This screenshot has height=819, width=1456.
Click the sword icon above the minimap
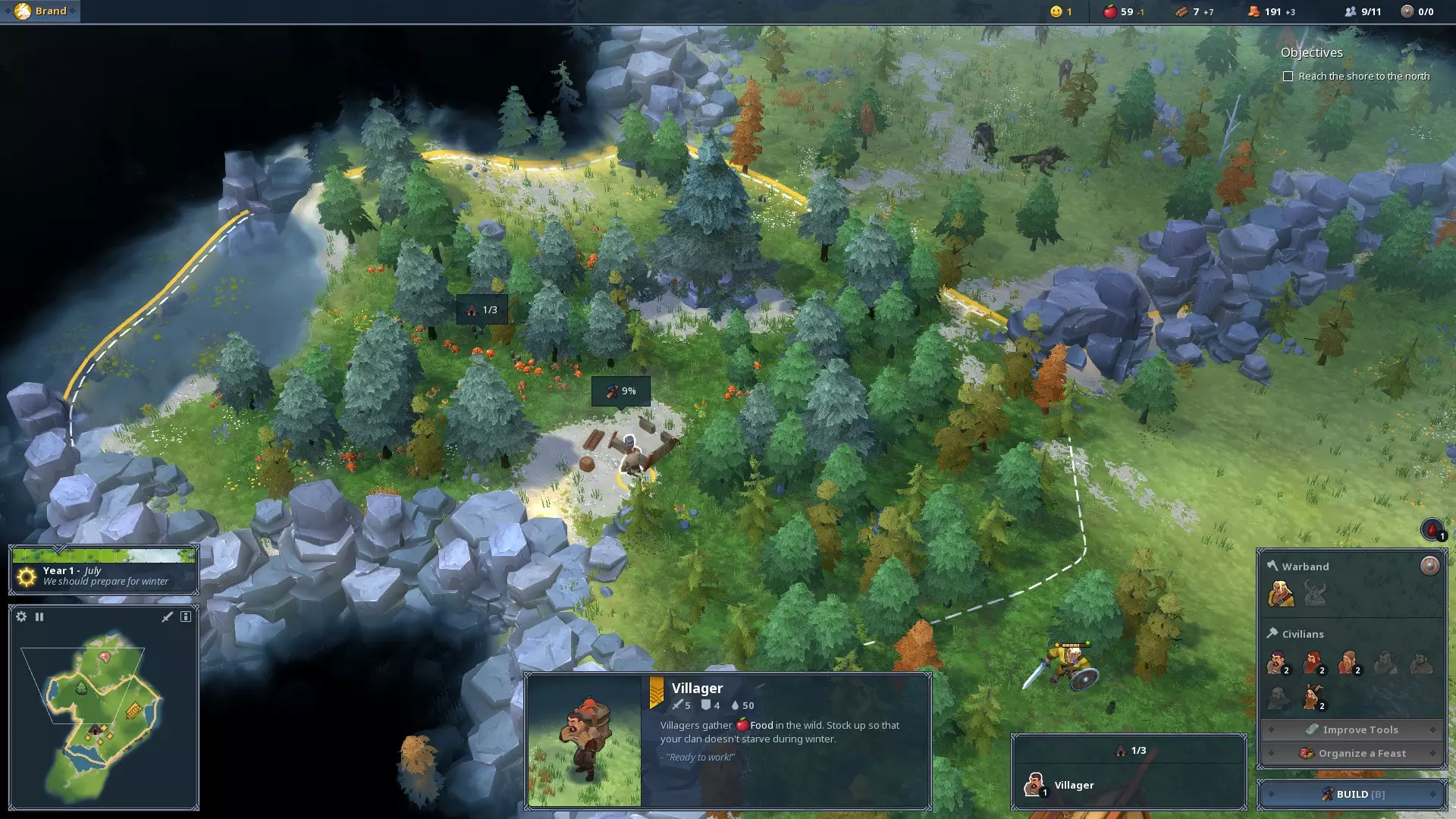168,617
